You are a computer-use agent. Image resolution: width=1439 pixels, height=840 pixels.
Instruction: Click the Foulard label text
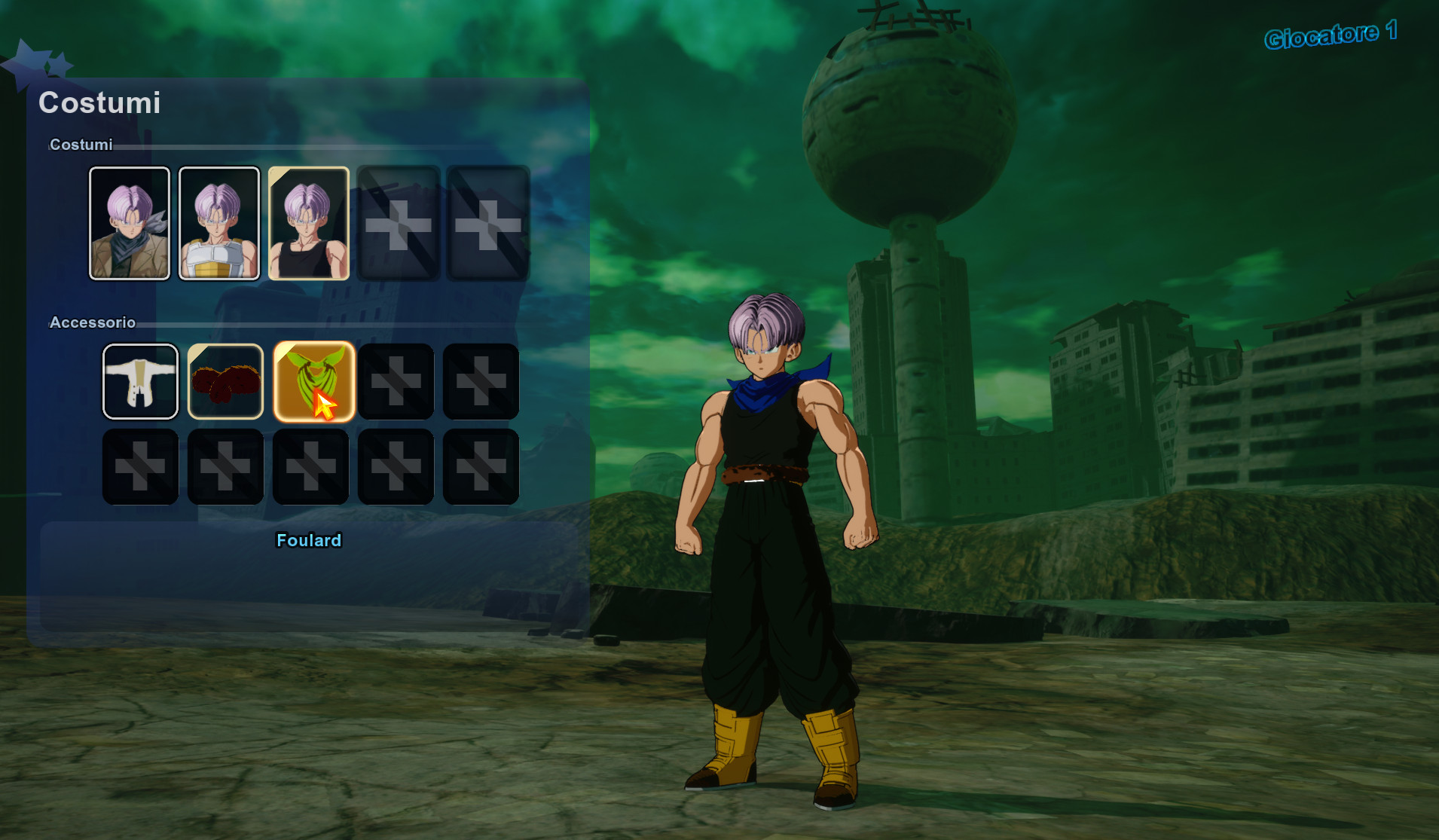point(309,540)
